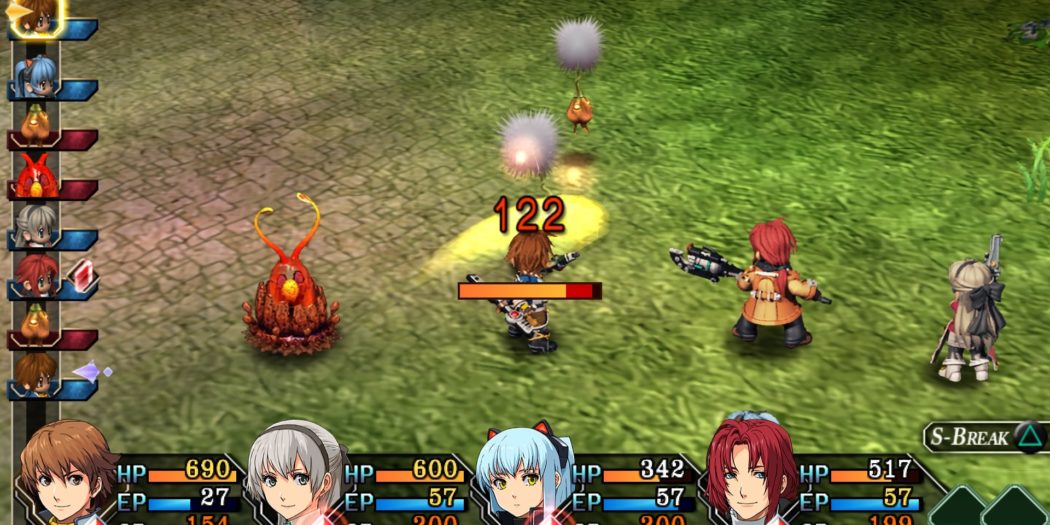This screenshot has width=1050, height=525.
Task: Select blue-haired Tio's icon in the turn order
Action: [36, 77]
